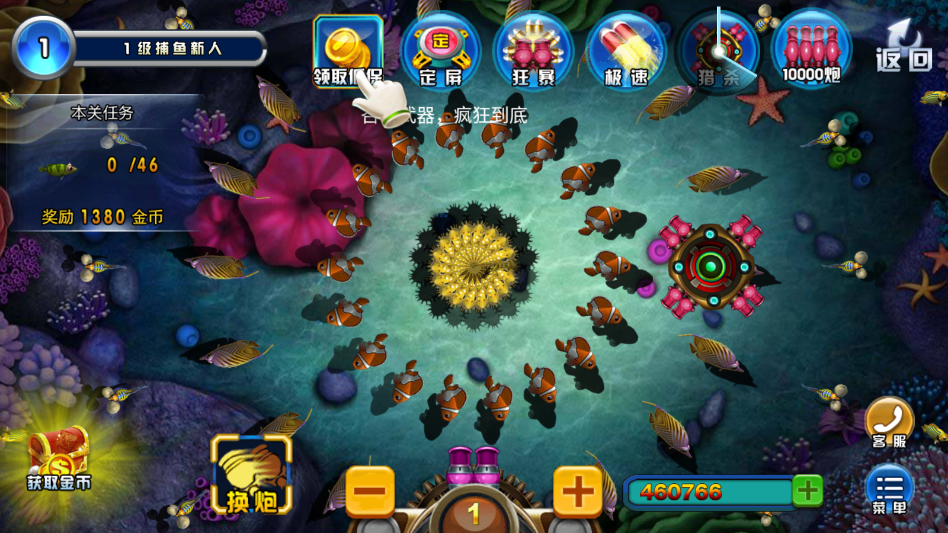Image resolution: width=948 pixels, height=533 pixels.
Task: Activate the 定屏 freeze screen skill
Action: tap(440, 50)
